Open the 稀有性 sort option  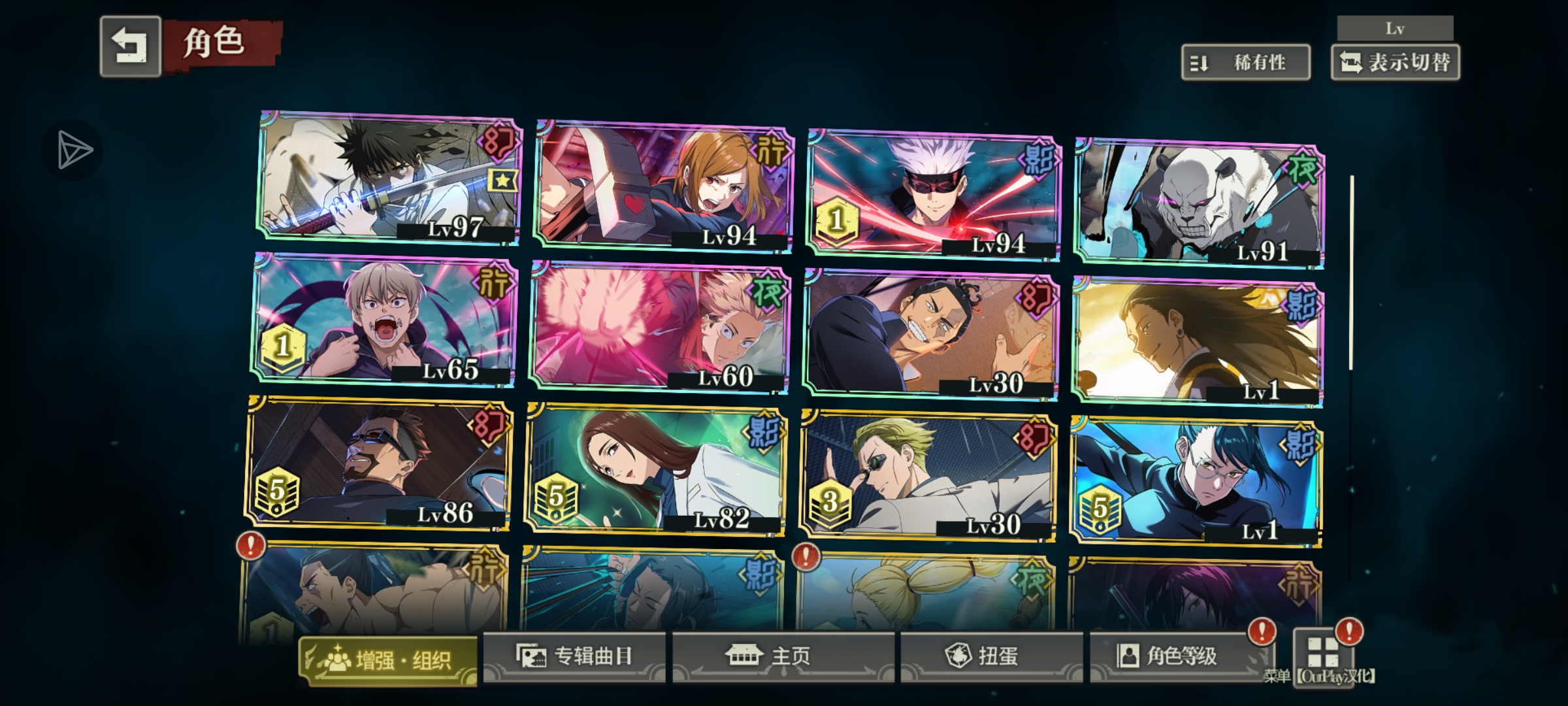click(1245, 63)
